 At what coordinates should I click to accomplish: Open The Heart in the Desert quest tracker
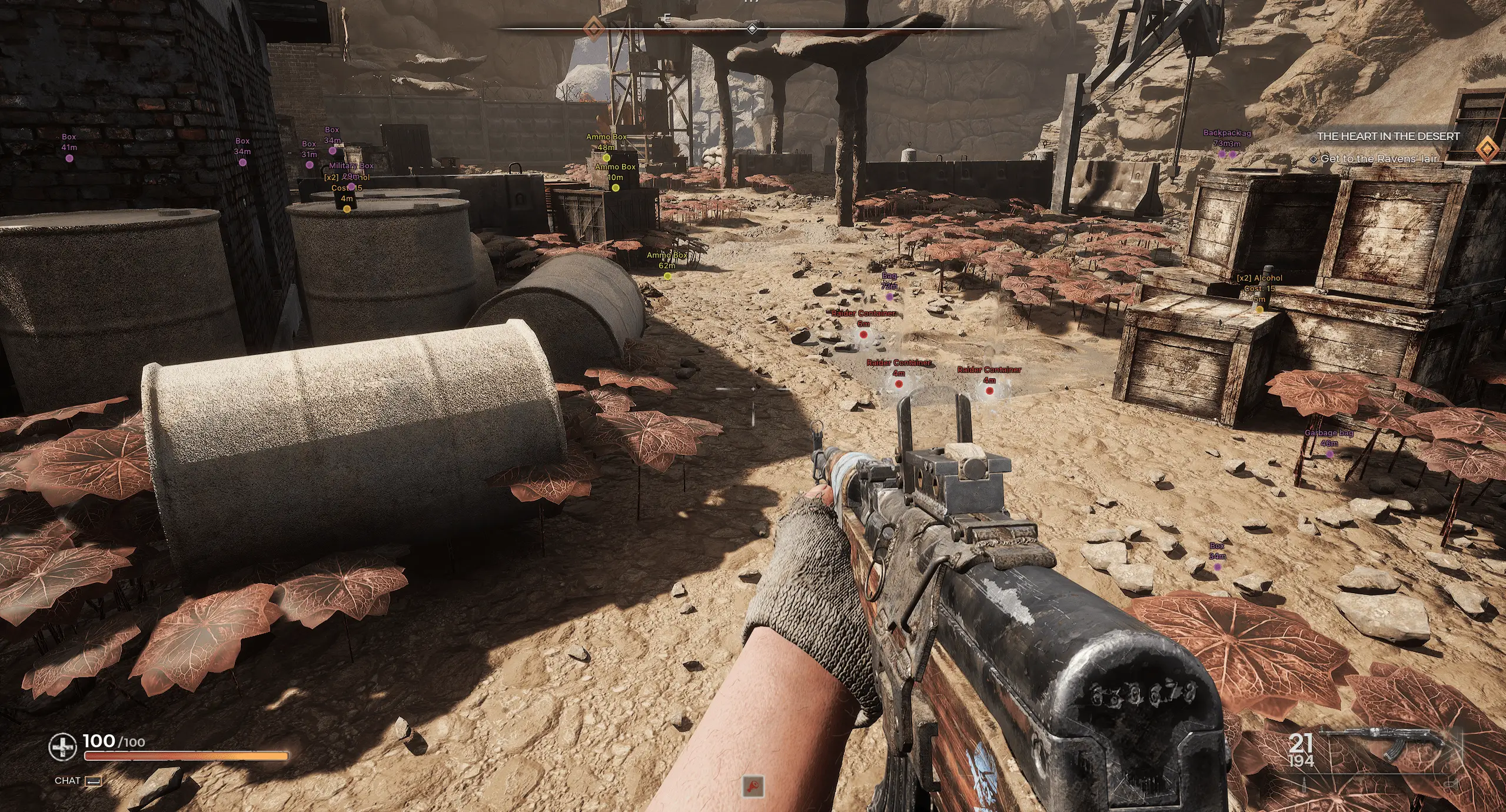point(1388,137)
